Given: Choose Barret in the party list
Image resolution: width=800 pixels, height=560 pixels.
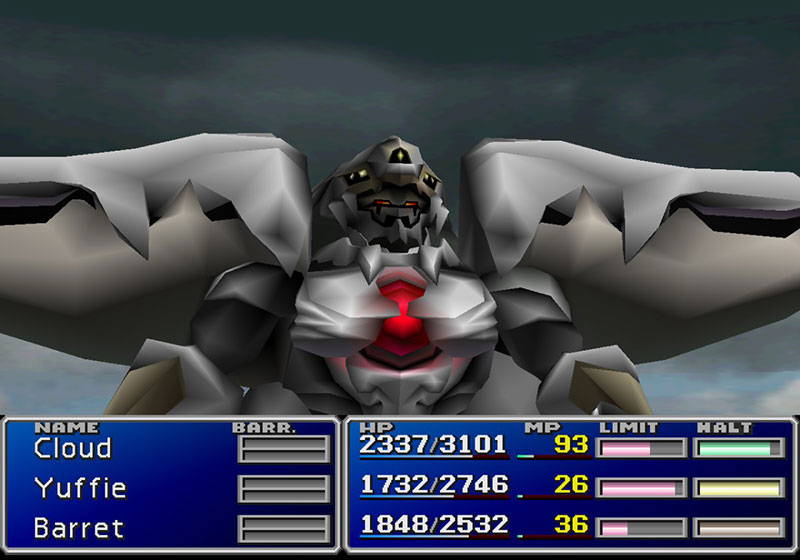Looking at the screenshot, I should point(78,527).
